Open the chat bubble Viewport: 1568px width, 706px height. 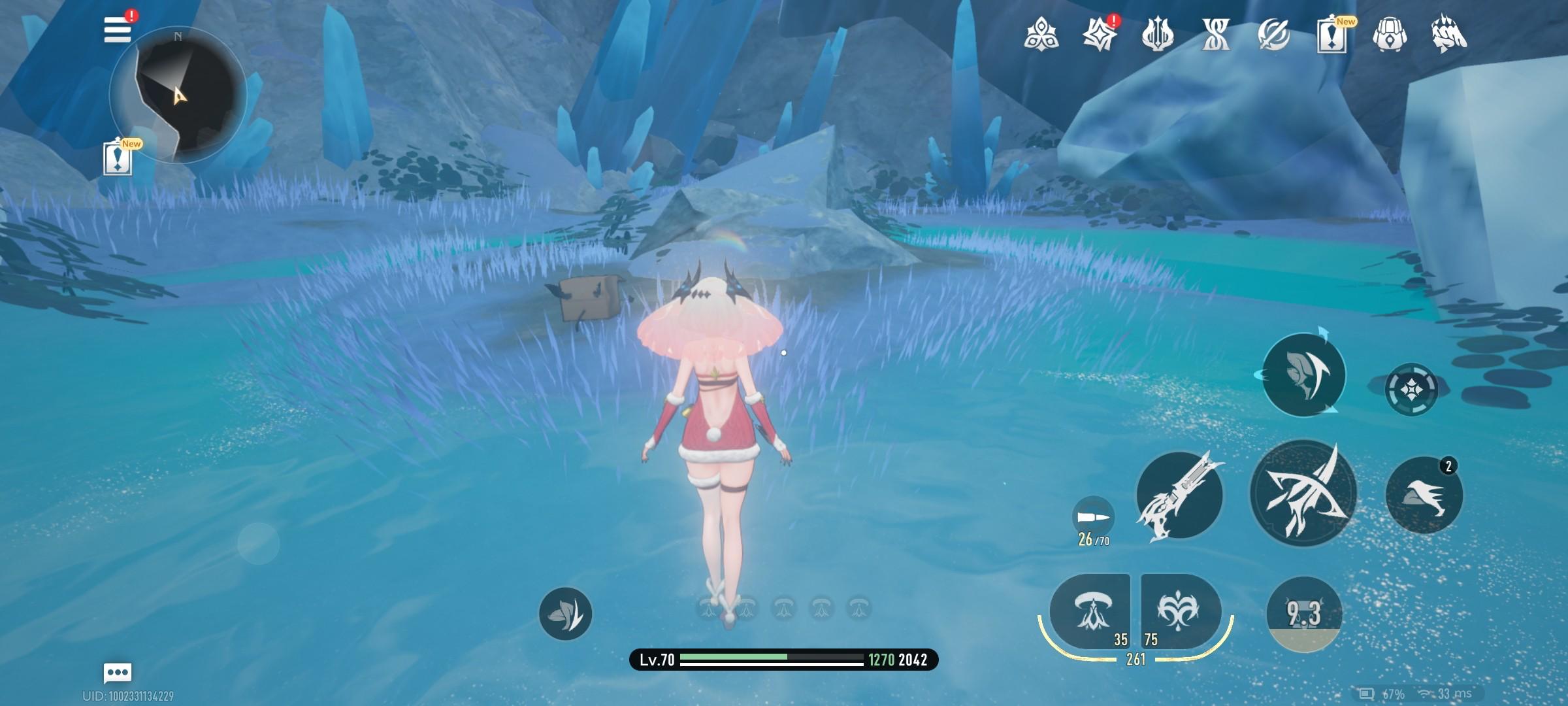pyautogui.click(x=118, y=672)
